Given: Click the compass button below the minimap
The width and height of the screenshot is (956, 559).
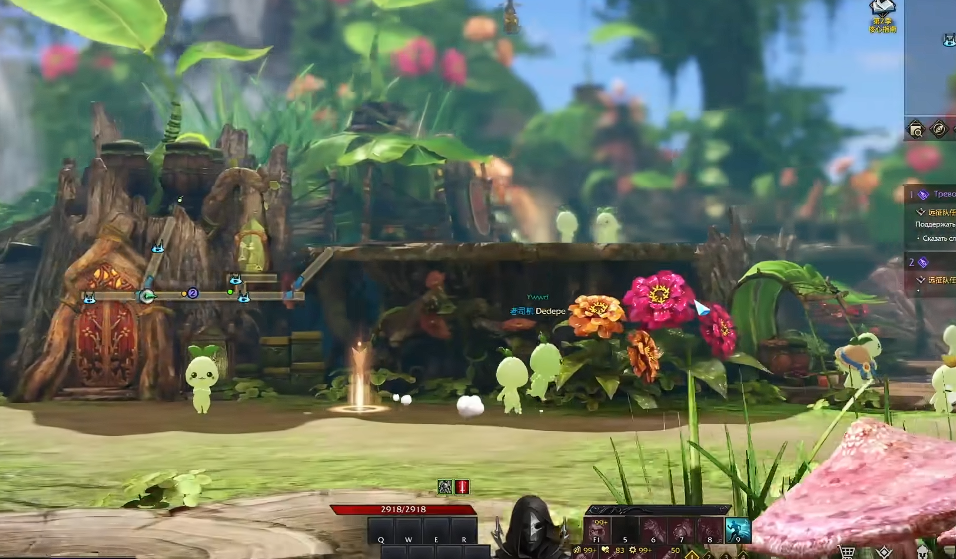Looking at the screenshot, I should (x=939, y=129).
